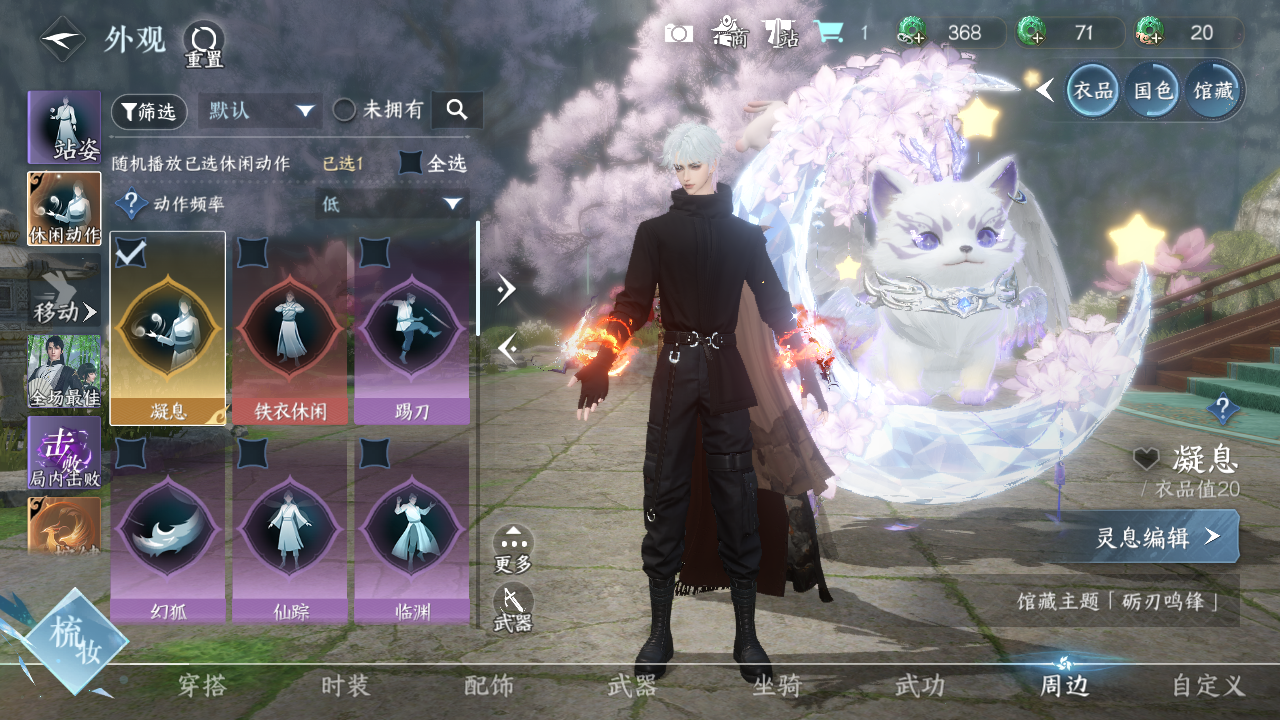Screen dimensions: 1280x720
Task: Select the 铁衣休闲 idle action card
Action: [x=290, y=328]
